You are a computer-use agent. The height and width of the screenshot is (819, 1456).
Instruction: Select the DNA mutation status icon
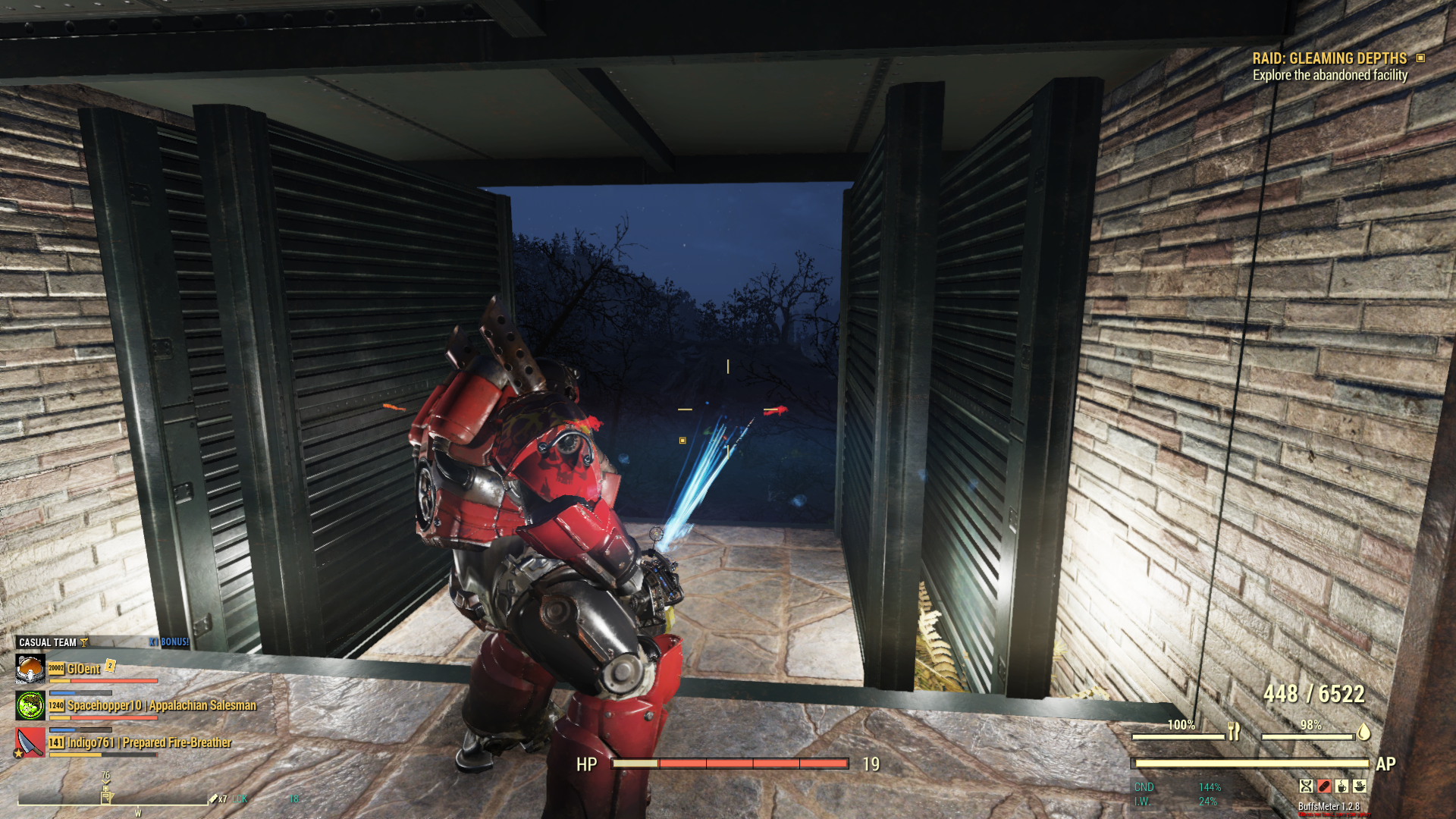pyautogui.click(x=1306, y=786)
